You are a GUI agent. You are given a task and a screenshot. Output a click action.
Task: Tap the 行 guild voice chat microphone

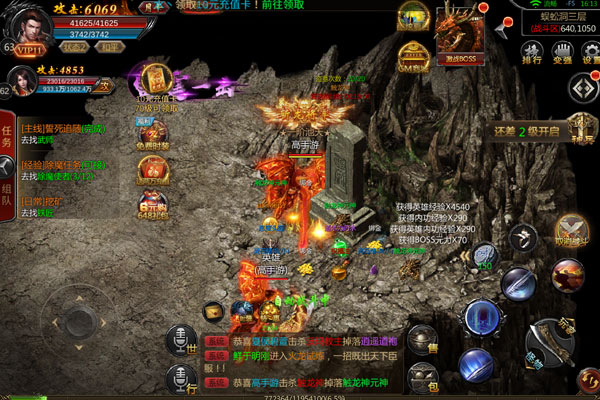tap(180, 378)
